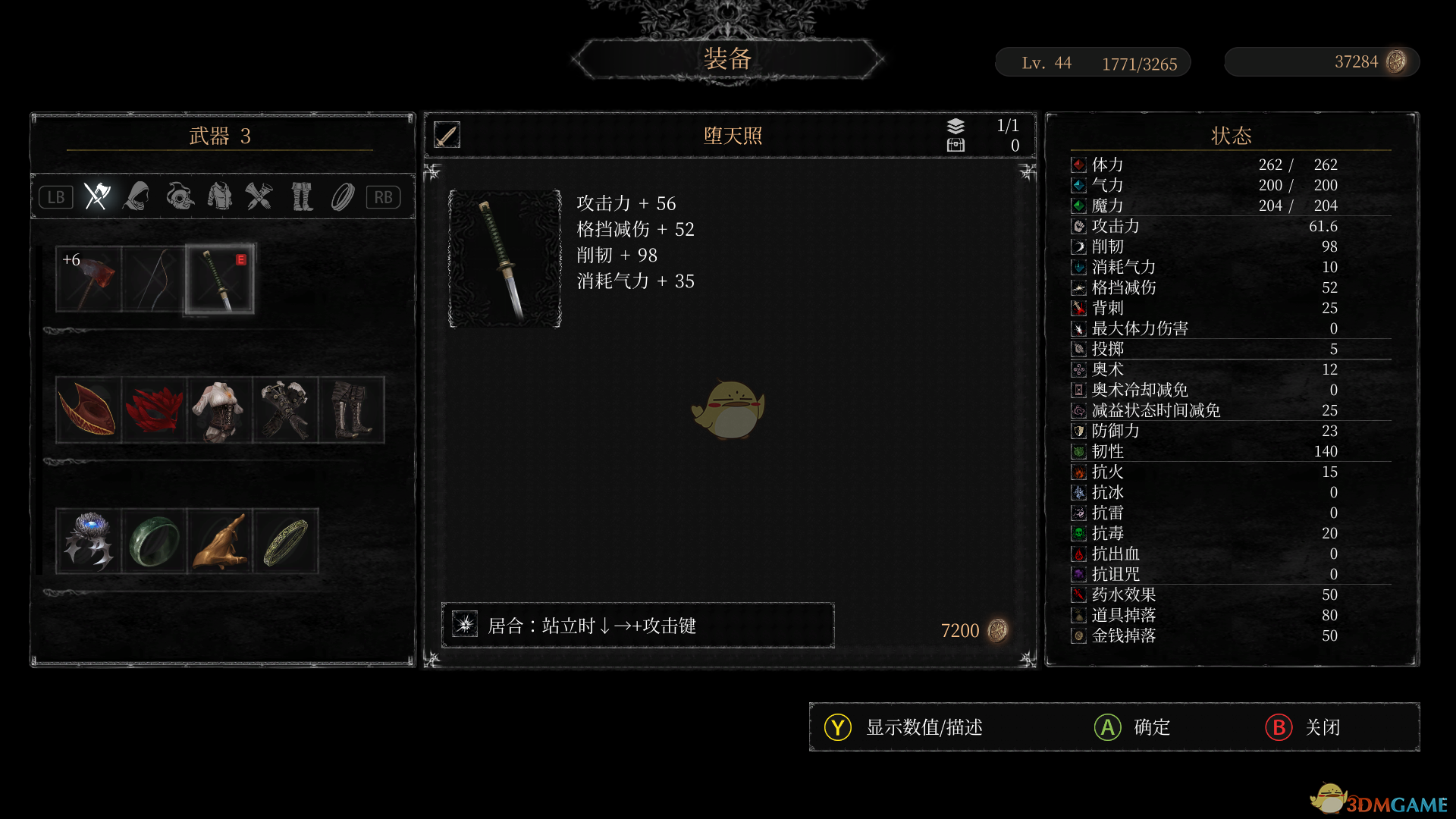Viewport: 1456px width, 819px height.
Task: Click the RB shoulder button label
Action: [384, 196]
